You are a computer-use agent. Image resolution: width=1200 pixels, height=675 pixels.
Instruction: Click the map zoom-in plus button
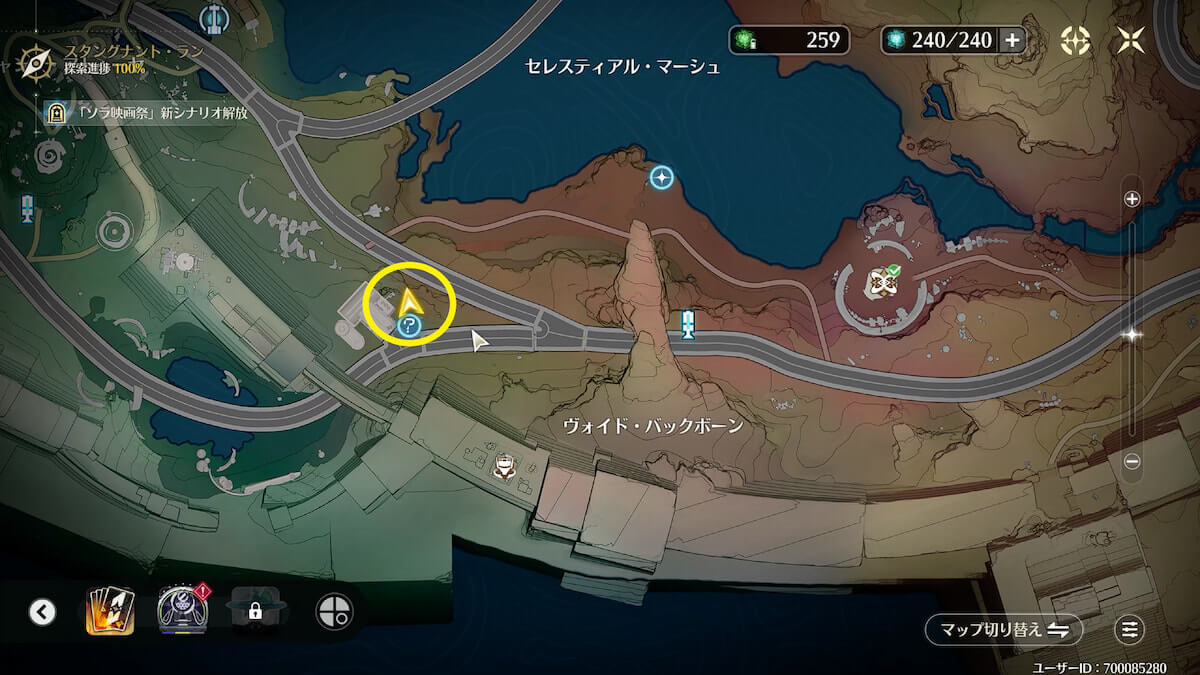(1132, 199)
